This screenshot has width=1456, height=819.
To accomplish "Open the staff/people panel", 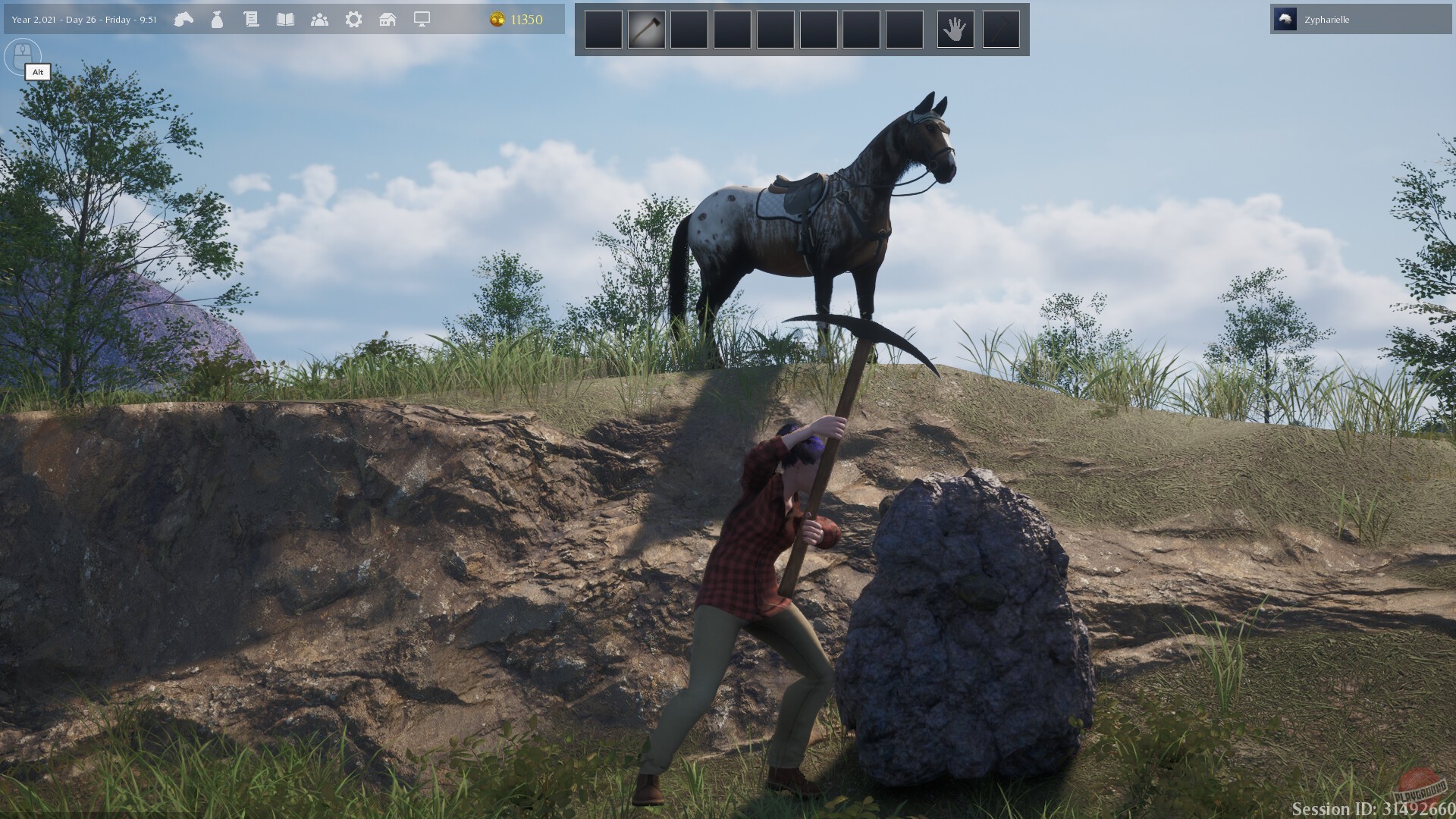I will point(321,20).
